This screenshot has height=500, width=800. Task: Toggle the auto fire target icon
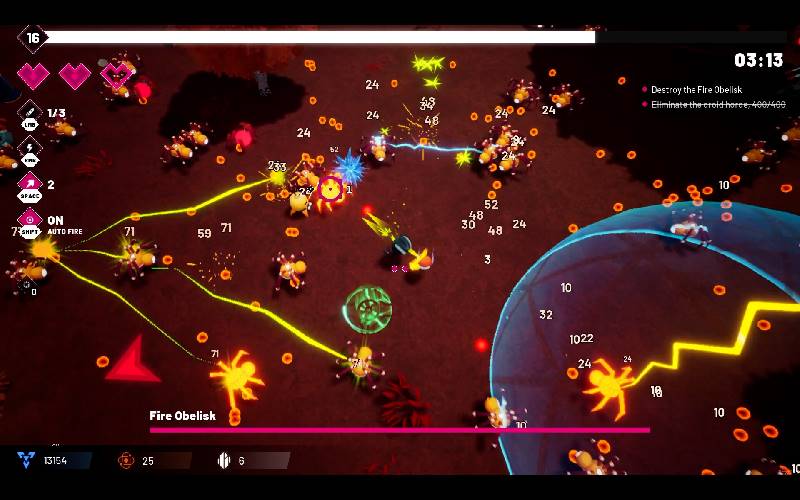click(x=28, y=219)
